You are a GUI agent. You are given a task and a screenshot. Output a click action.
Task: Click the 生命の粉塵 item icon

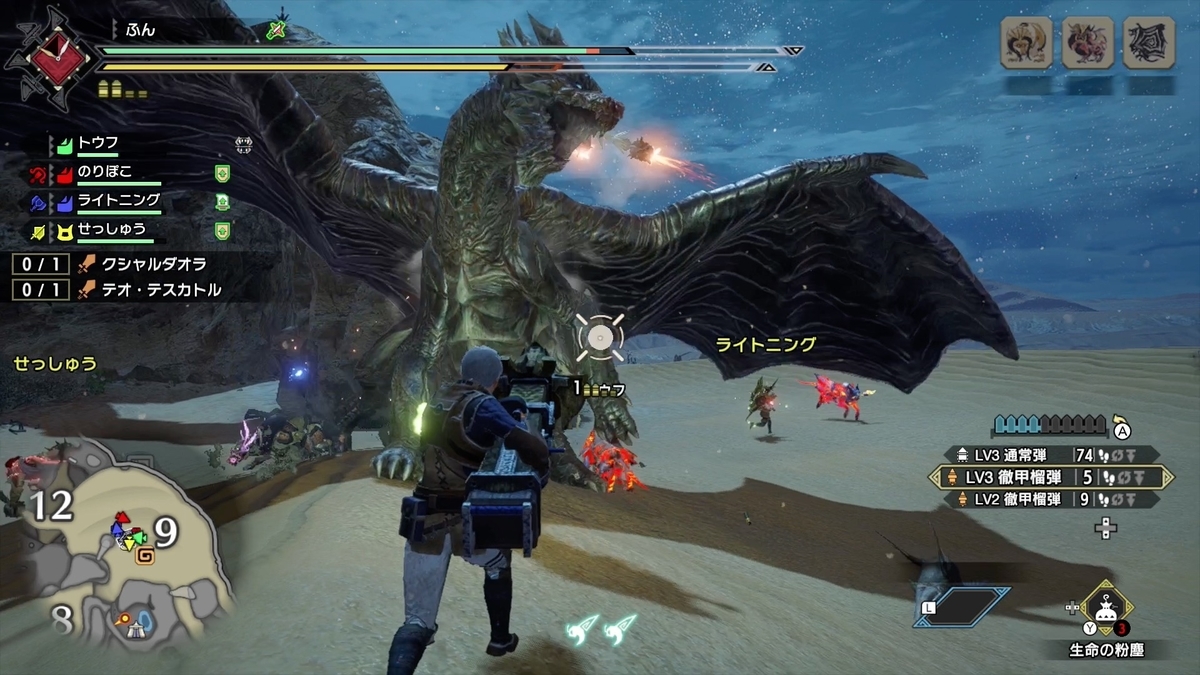point(1105,606)
